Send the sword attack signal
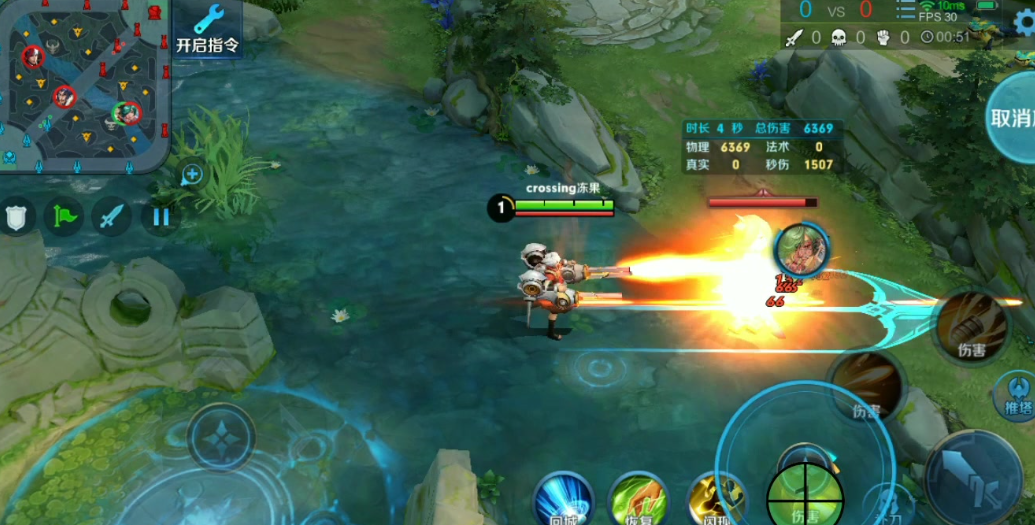Viewport: 1035px width, 525px height. pos(111,216)
